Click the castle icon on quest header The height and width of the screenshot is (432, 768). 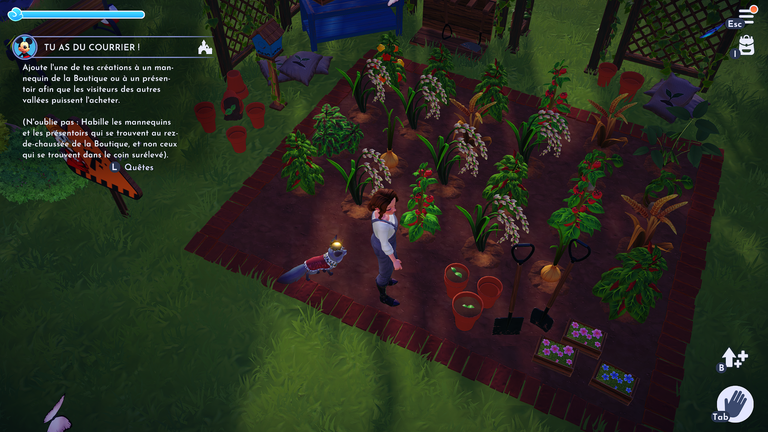(x=205, y=47)
